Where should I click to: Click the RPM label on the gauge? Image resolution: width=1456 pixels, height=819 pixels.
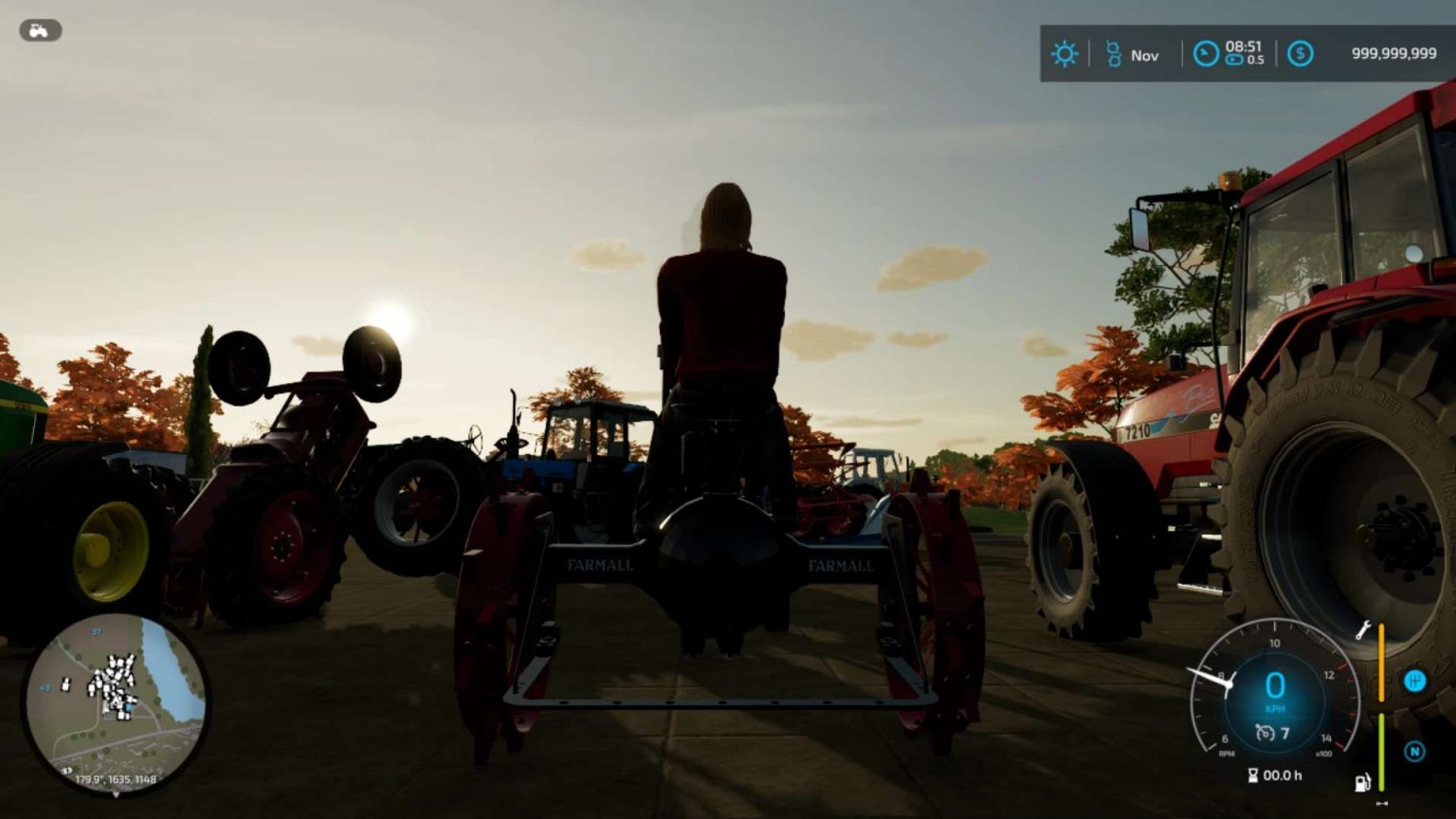(1226, 752)
